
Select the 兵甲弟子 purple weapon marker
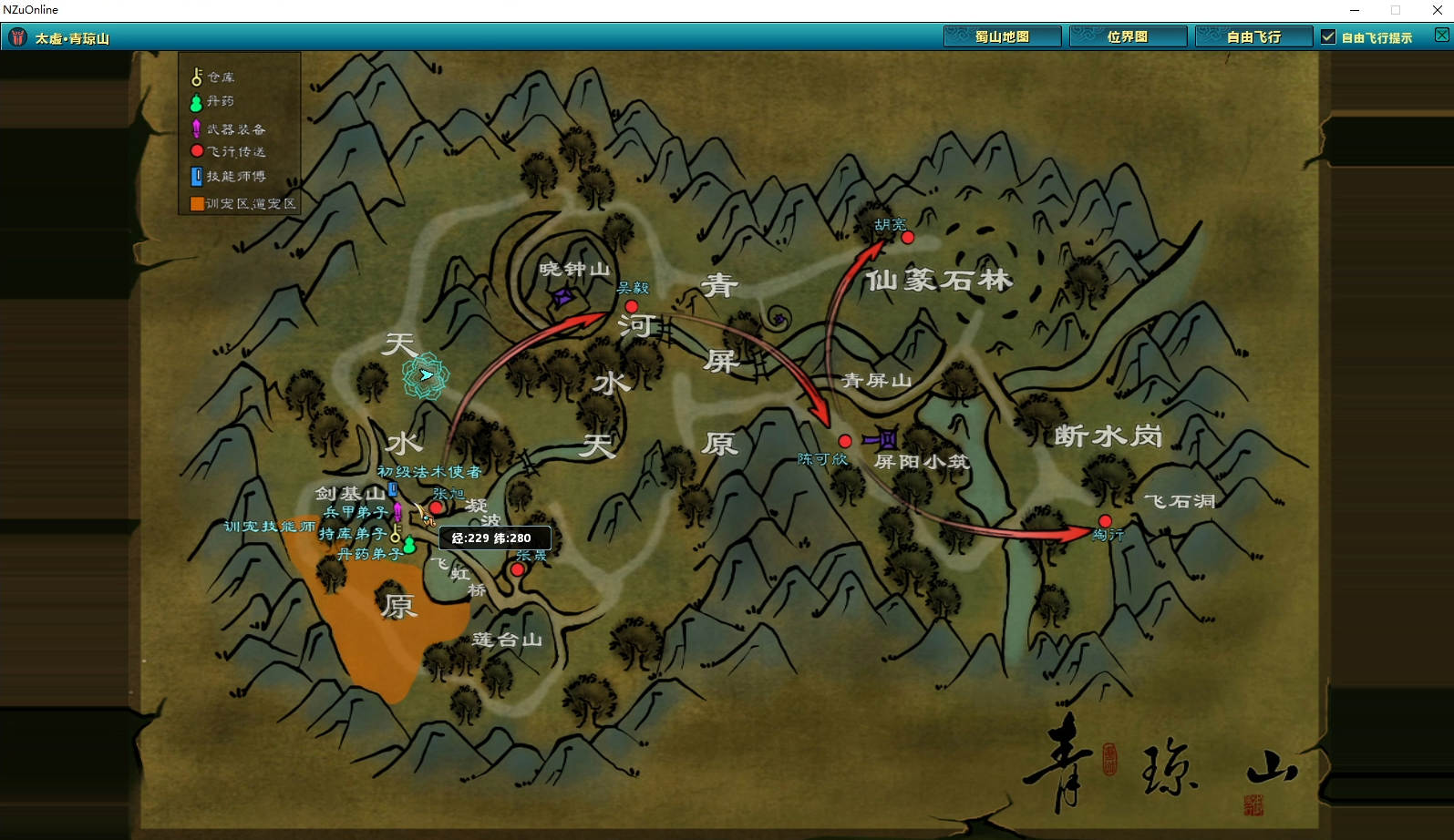click(397, 511)
